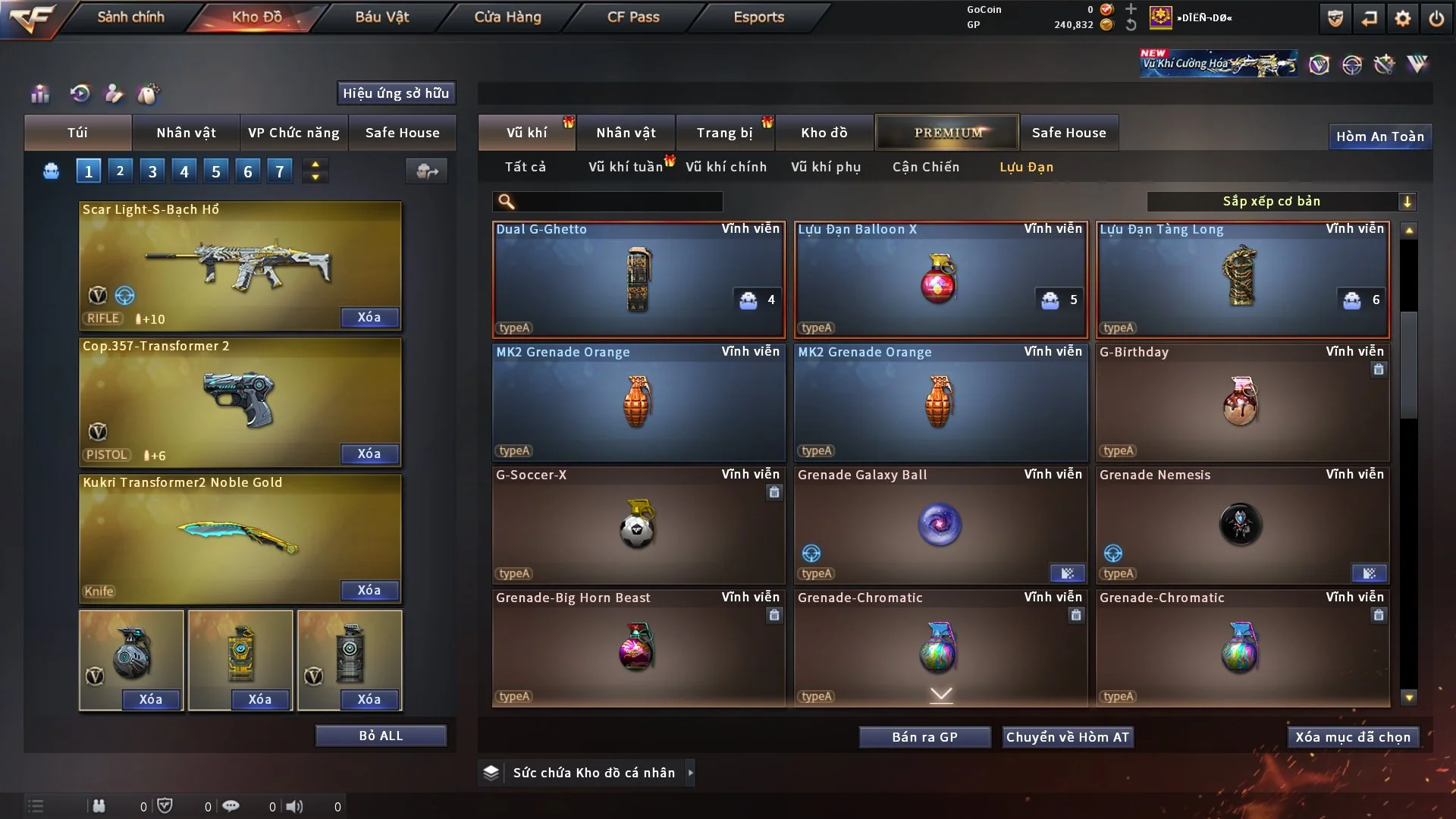The image size is (1456, 819).
Task: Select the Lựu Đạn Balloon X item
Action: point(940,279)
